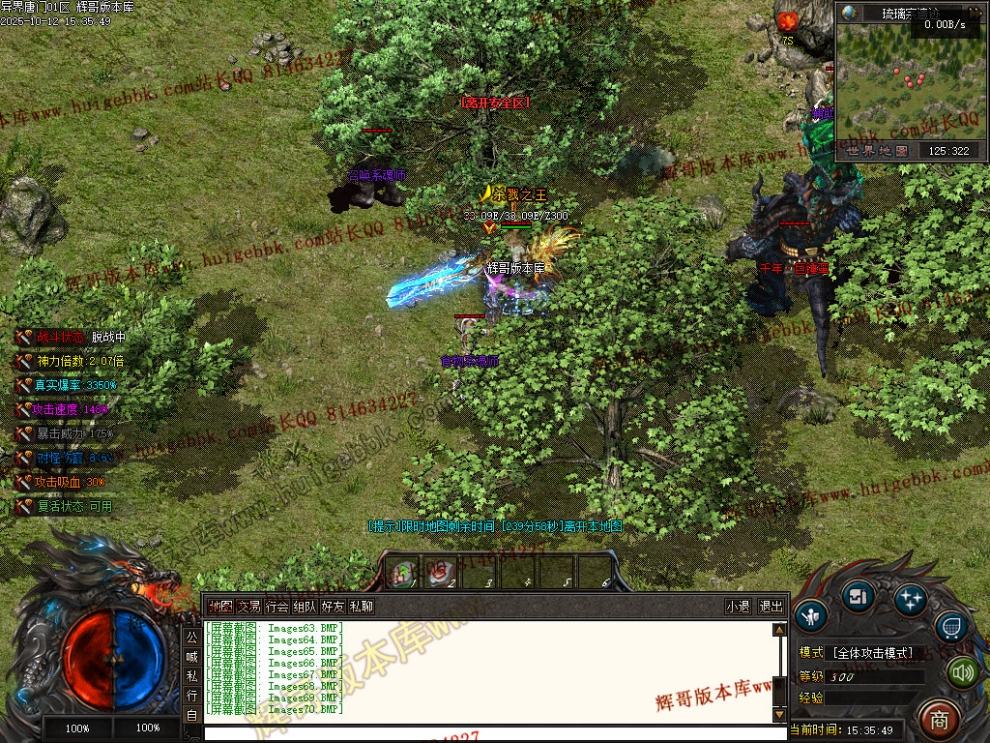Switch to the 交易 trade chat tab
The image size is (990, 743).
248,606
